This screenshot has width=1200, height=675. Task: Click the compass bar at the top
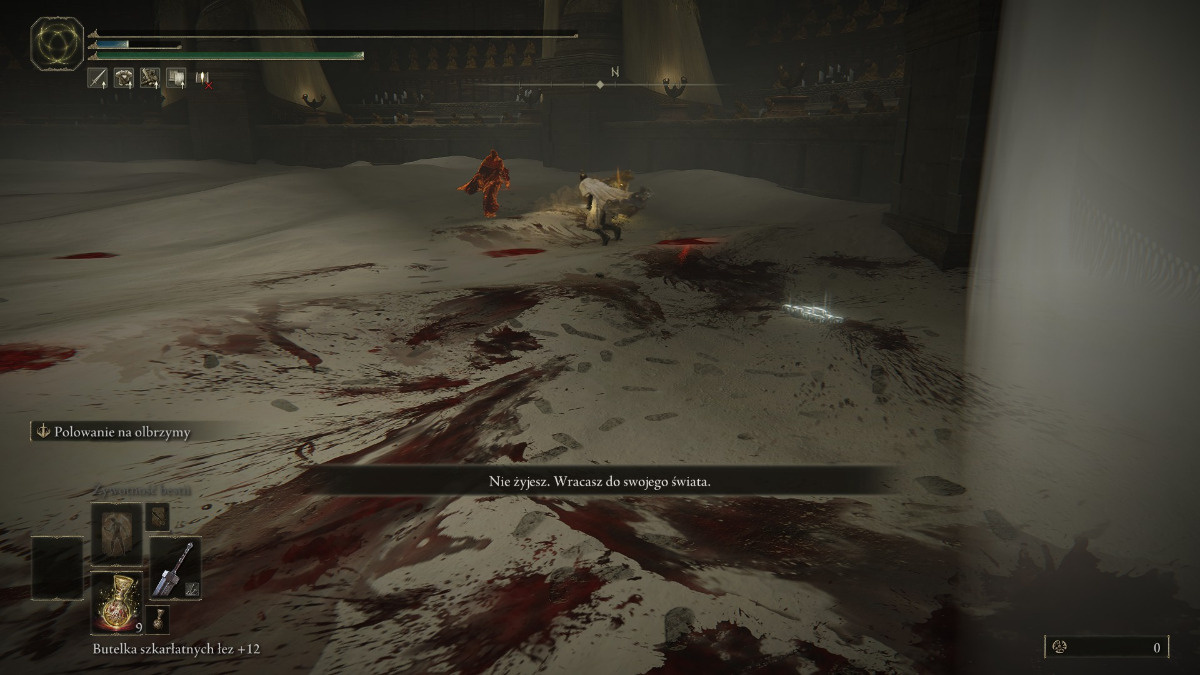coord(600,84)
